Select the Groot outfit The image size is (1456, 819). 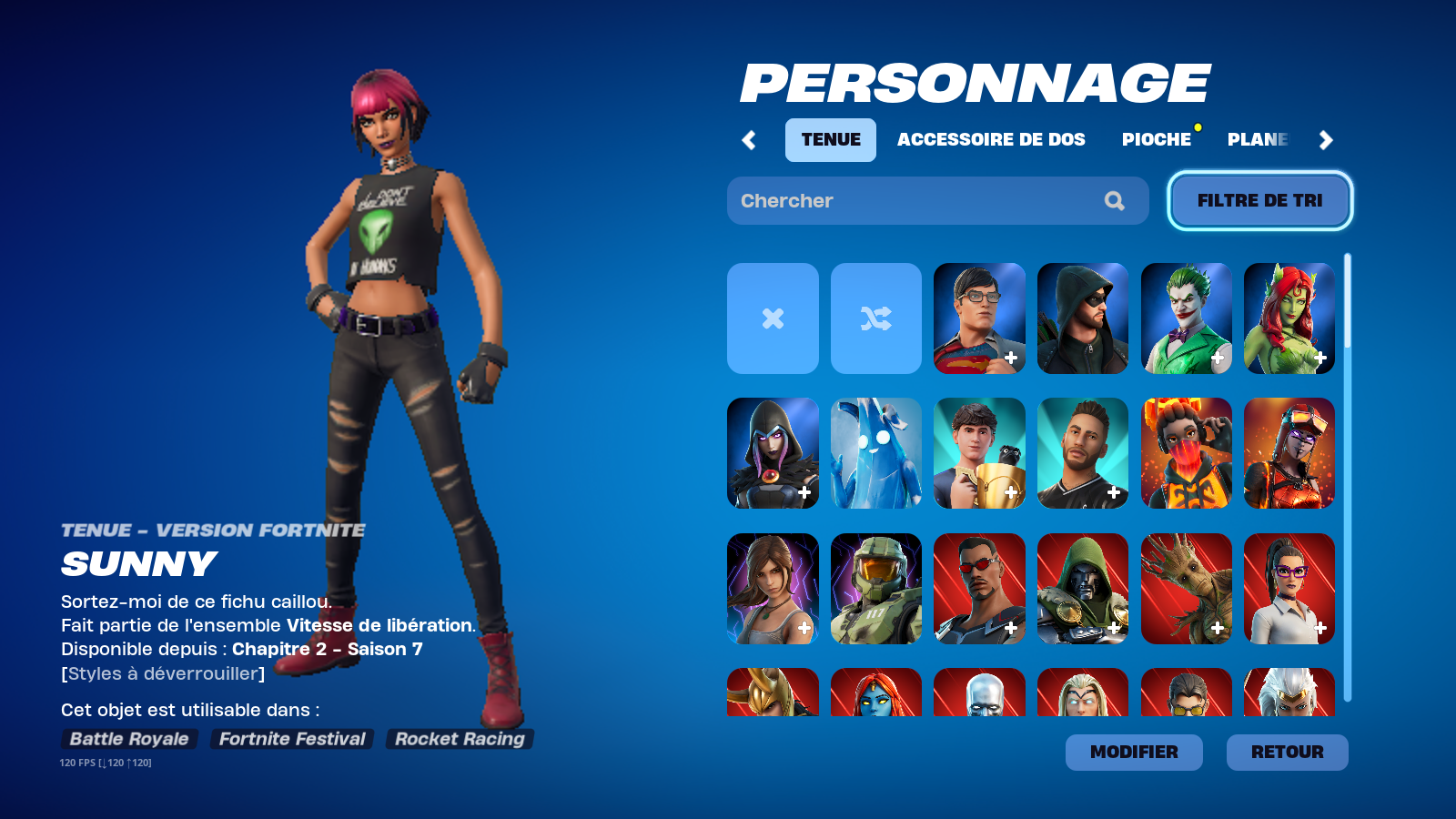1186,590
